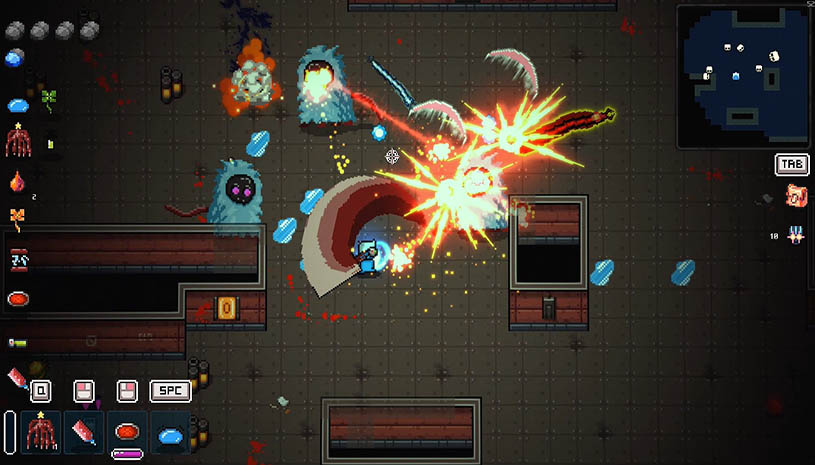Choose the red cleaver hotbar slot
This screenshot has width=815, height=465.
click(x=84, y=432)
